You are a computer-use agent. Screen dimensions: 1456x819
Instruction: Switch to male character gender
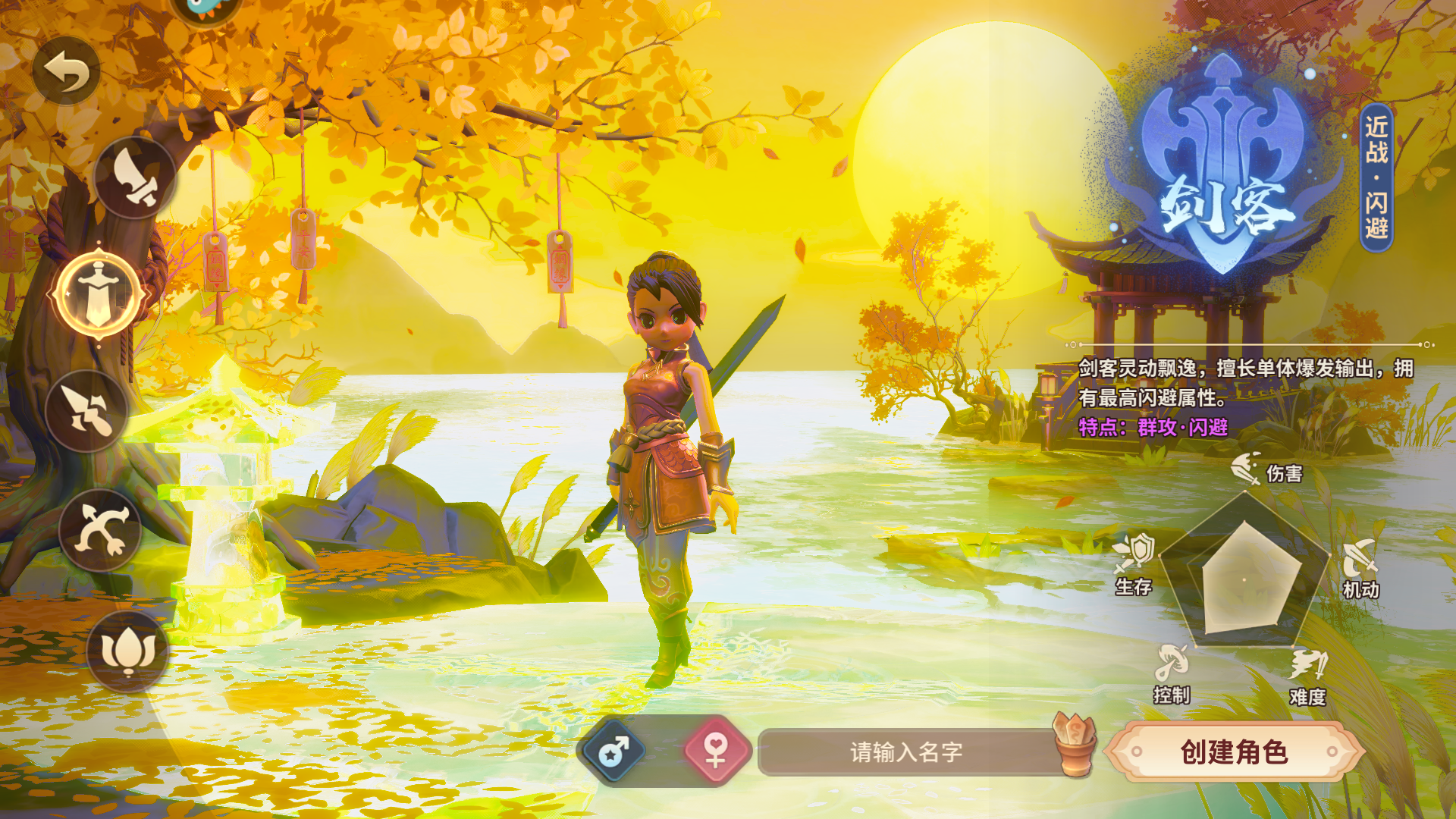(613, 752)
